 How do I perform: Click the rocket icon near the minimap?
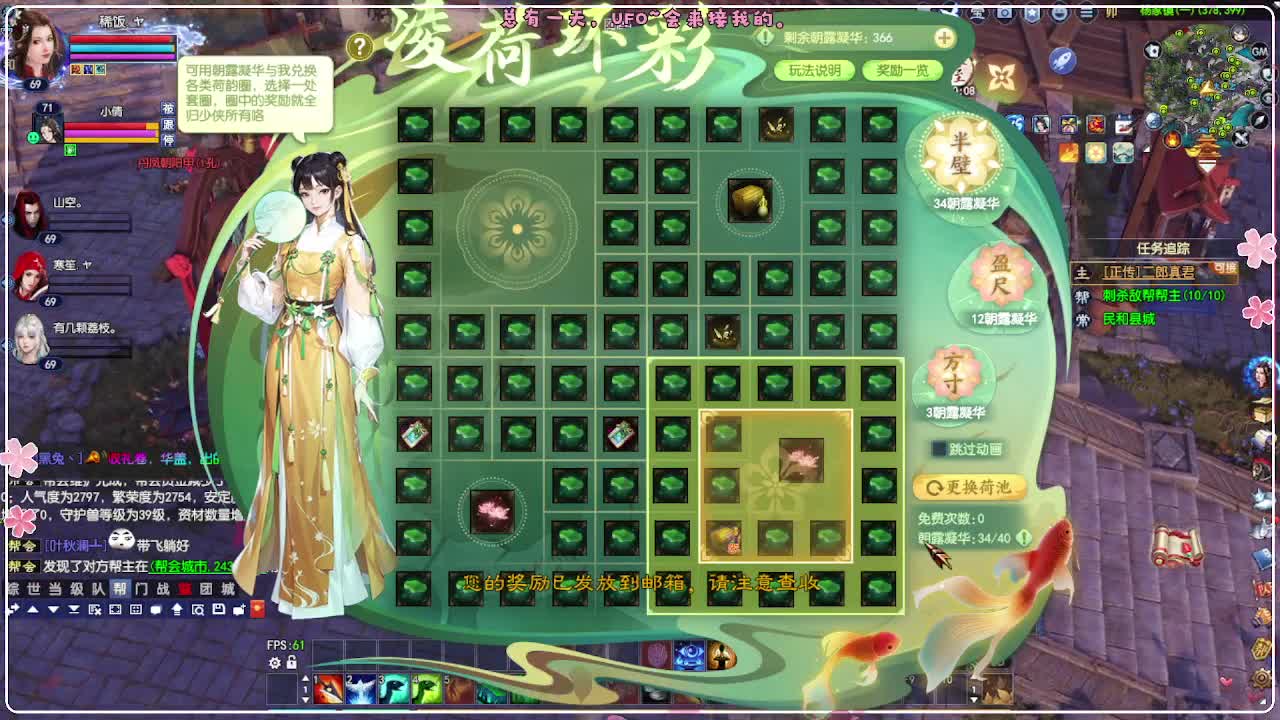tap(1062, 61)
